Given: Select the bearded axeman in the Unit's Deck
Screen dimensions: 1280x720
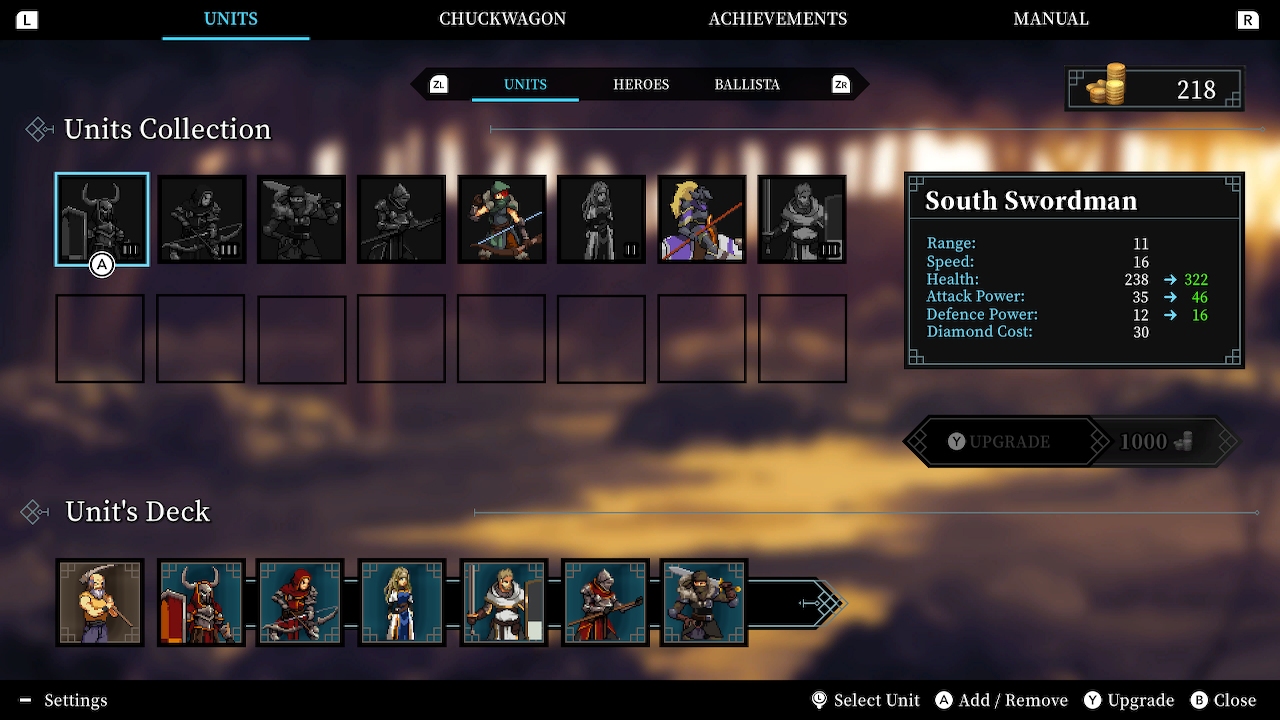Looking at the screenshot, I should tap(100, 603).
